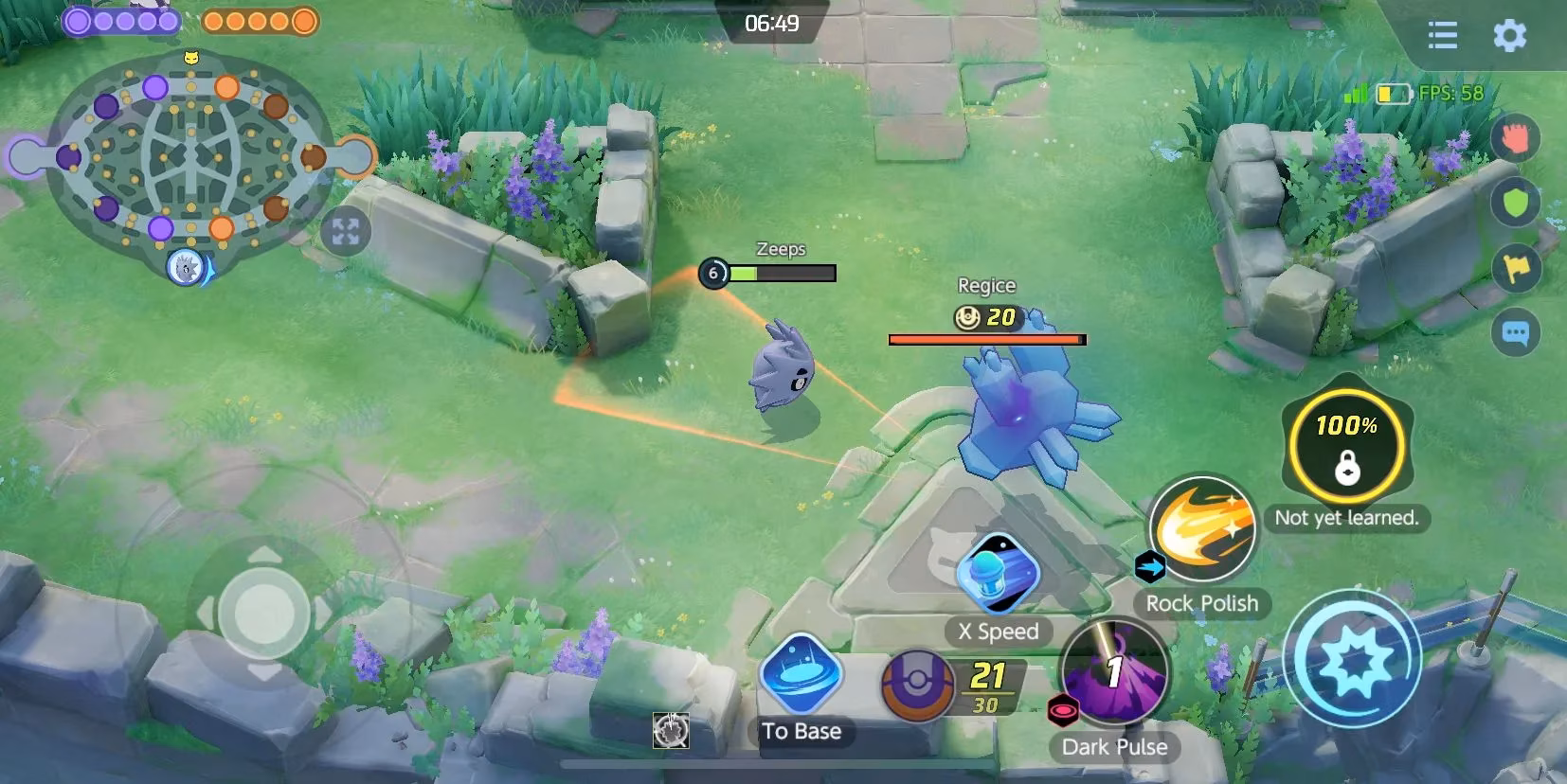Image resolution: width=1567 pixels, height=784 pixels.
Task: Open the in-game settings menu
Action: (1510, 36)
